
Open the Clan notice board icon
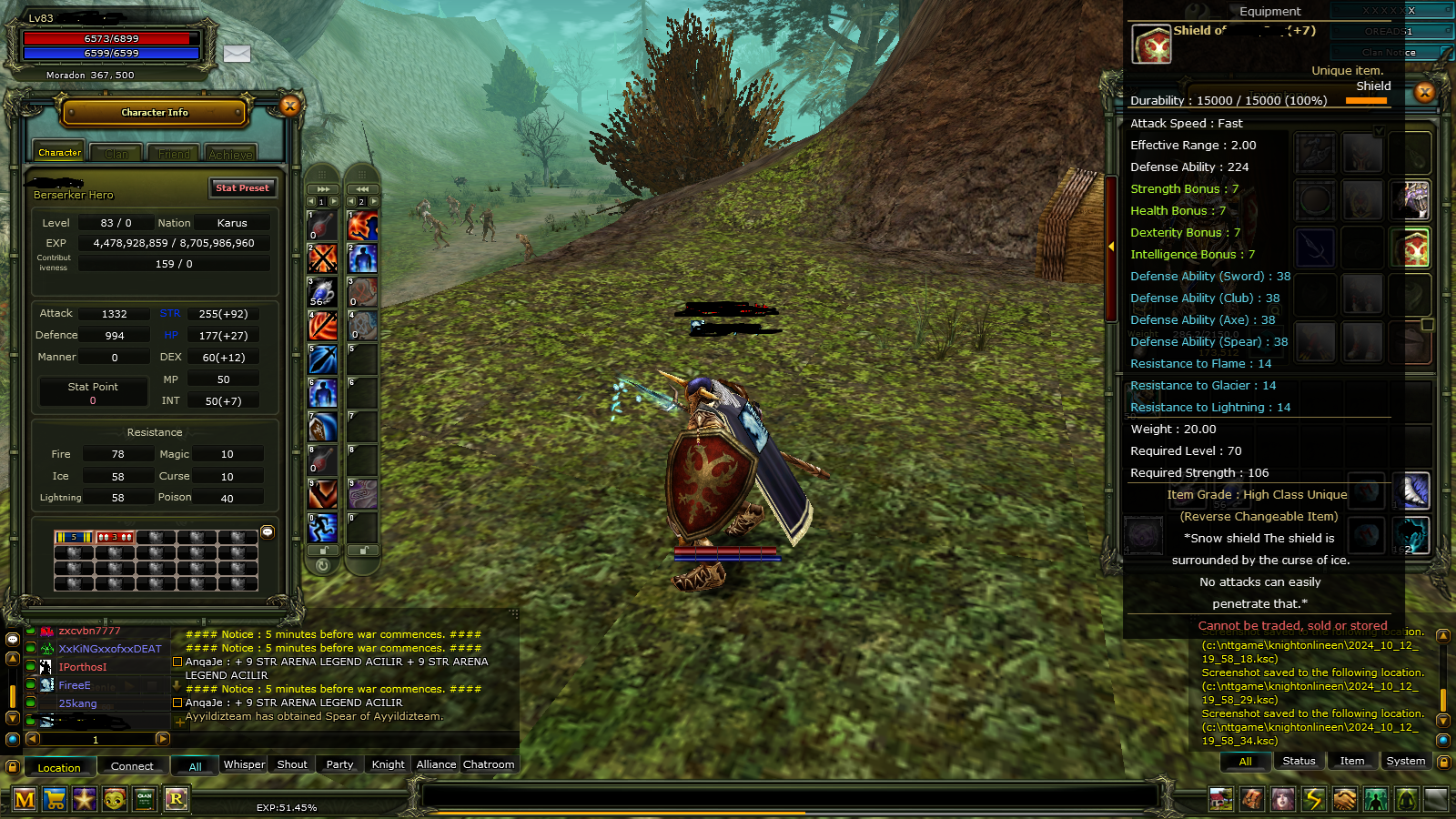(x=146, y=801)
